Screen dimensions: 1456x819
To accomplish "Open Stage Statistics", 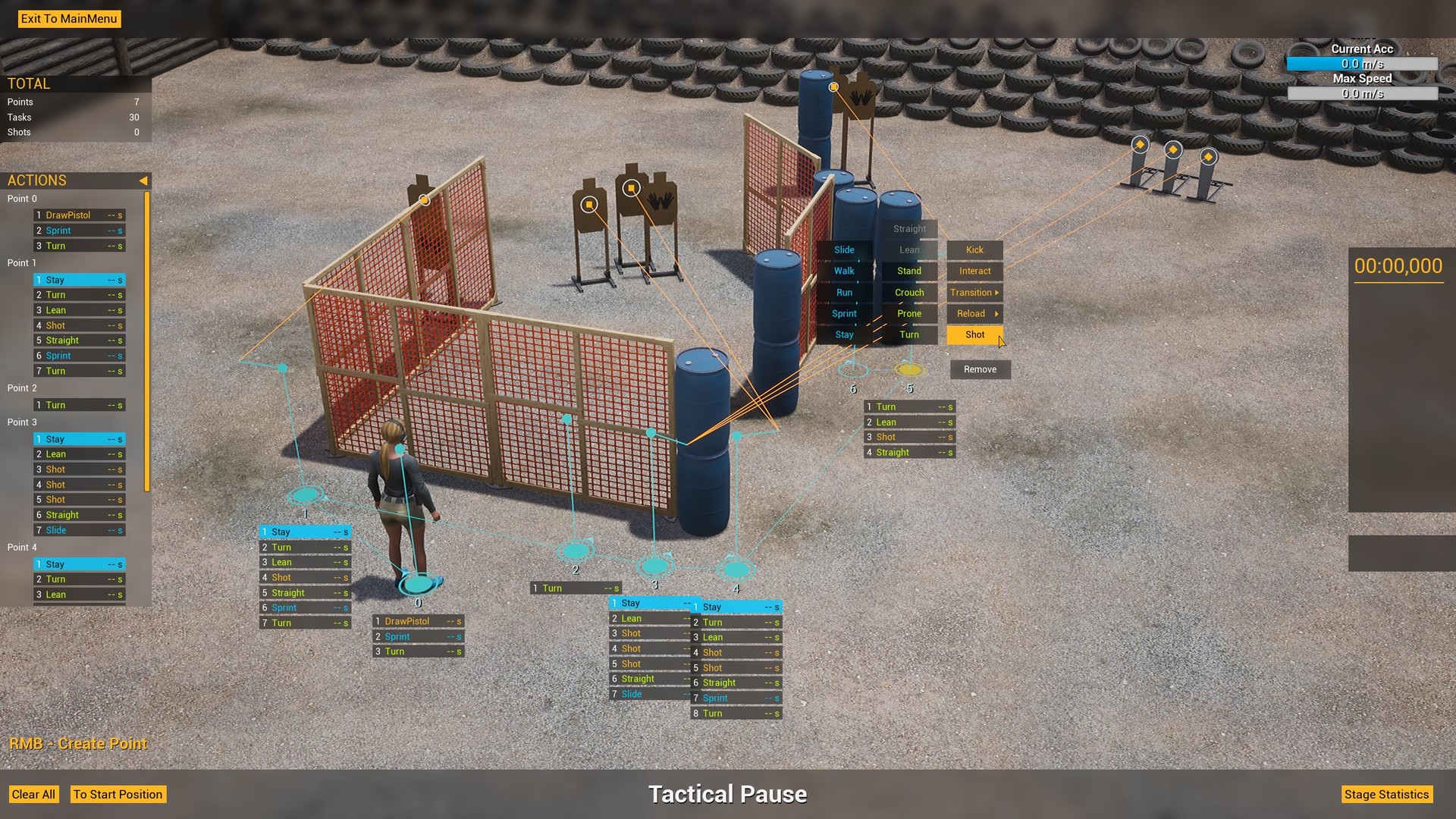I will [1387, 794].
